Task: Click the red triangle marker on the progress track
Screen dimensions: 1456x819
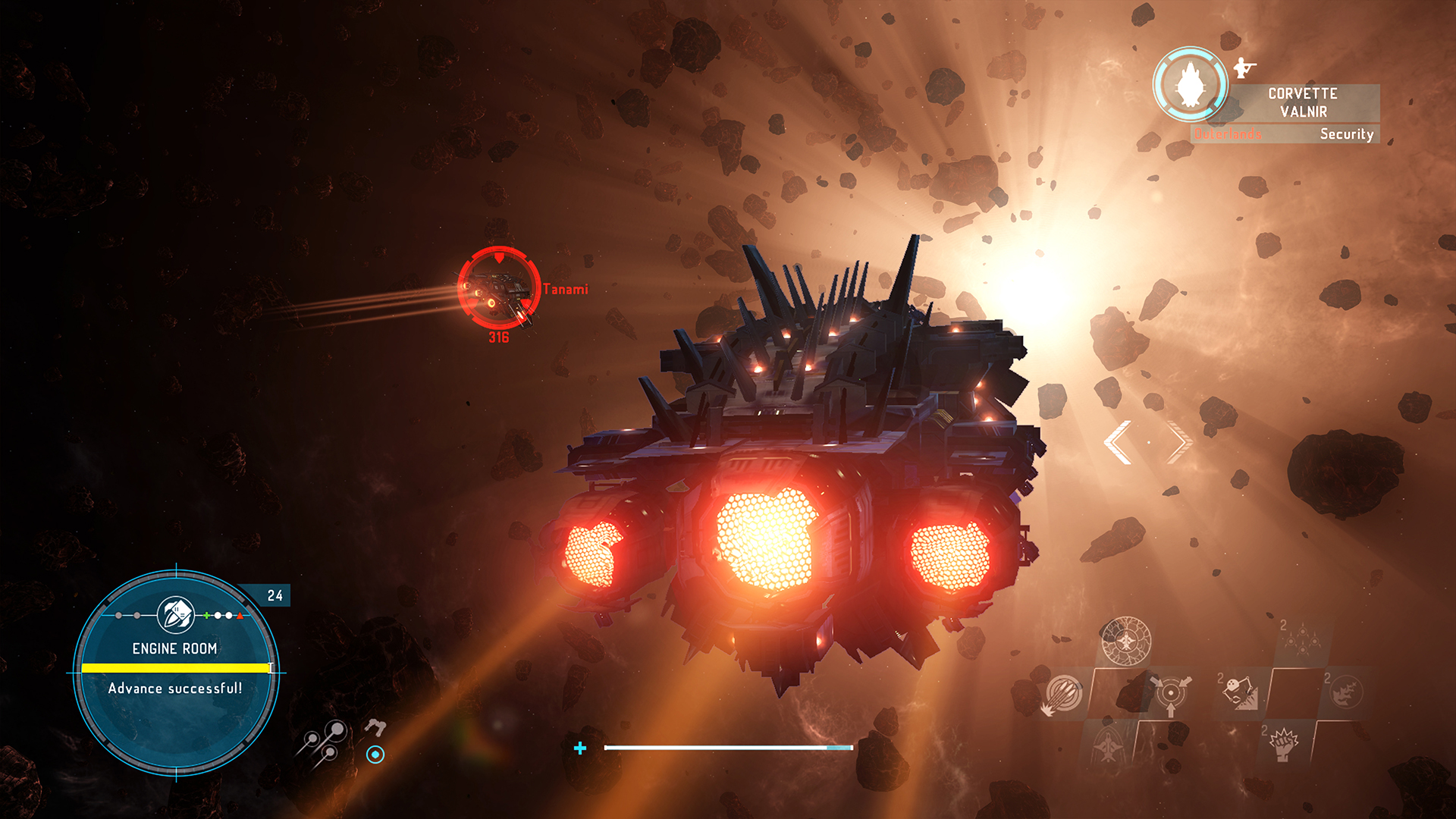Action: pyautogui.click(x=240, y=616)
